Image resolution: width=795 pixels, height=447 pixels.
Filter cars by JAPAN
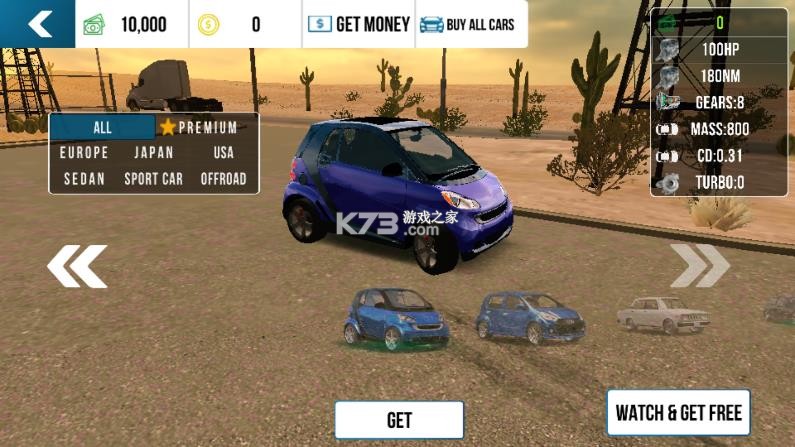[153, 153]
